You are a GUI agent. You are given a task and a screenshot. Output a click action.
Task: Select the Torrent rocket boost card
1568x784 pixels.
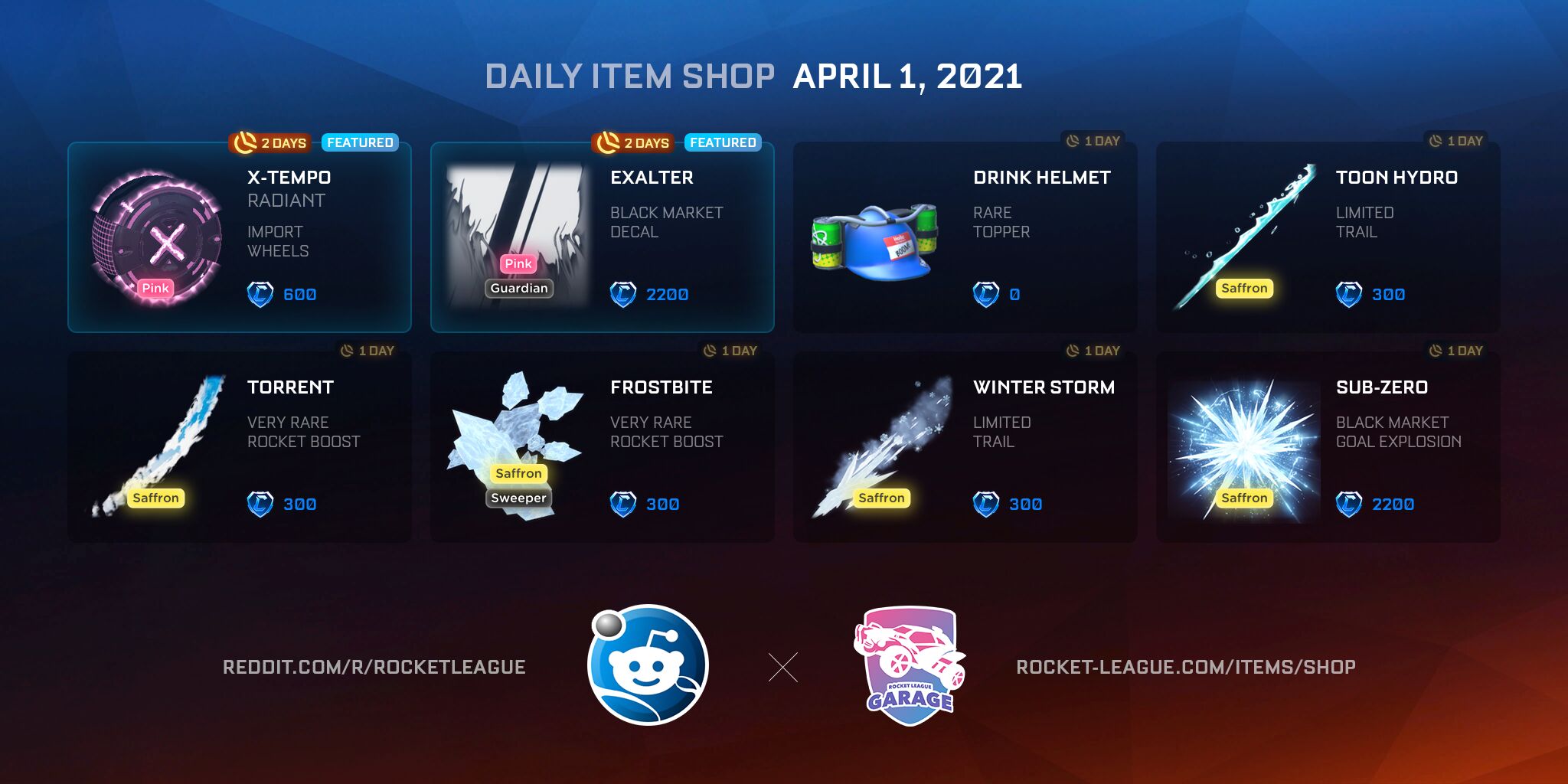239,447
